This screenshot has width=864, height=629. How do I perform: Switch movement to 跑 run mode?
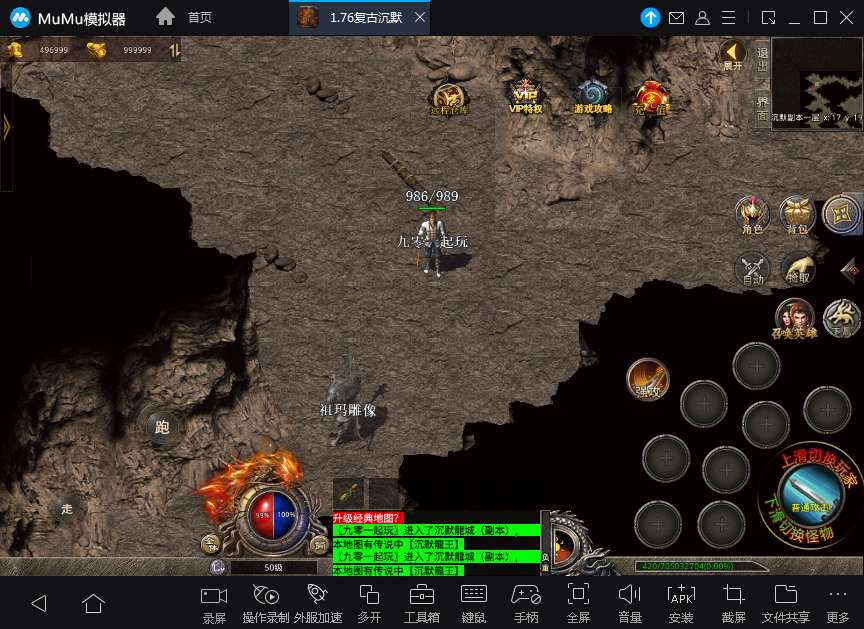pos(162,427)
